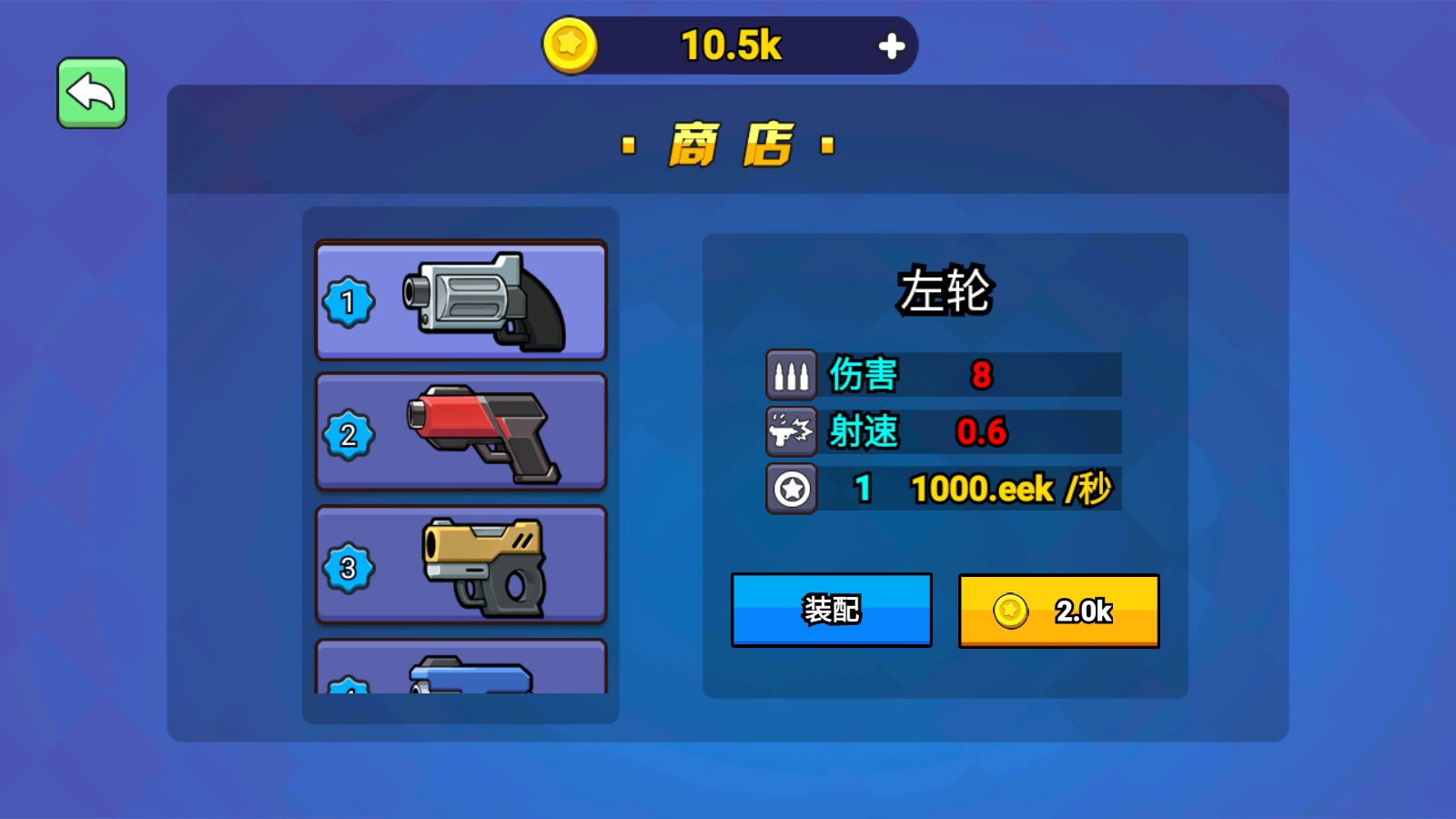The height and width of the screenshot is (819, 1456).
Task: Click the blue badge numbered 2
Action: pos(349,434)
